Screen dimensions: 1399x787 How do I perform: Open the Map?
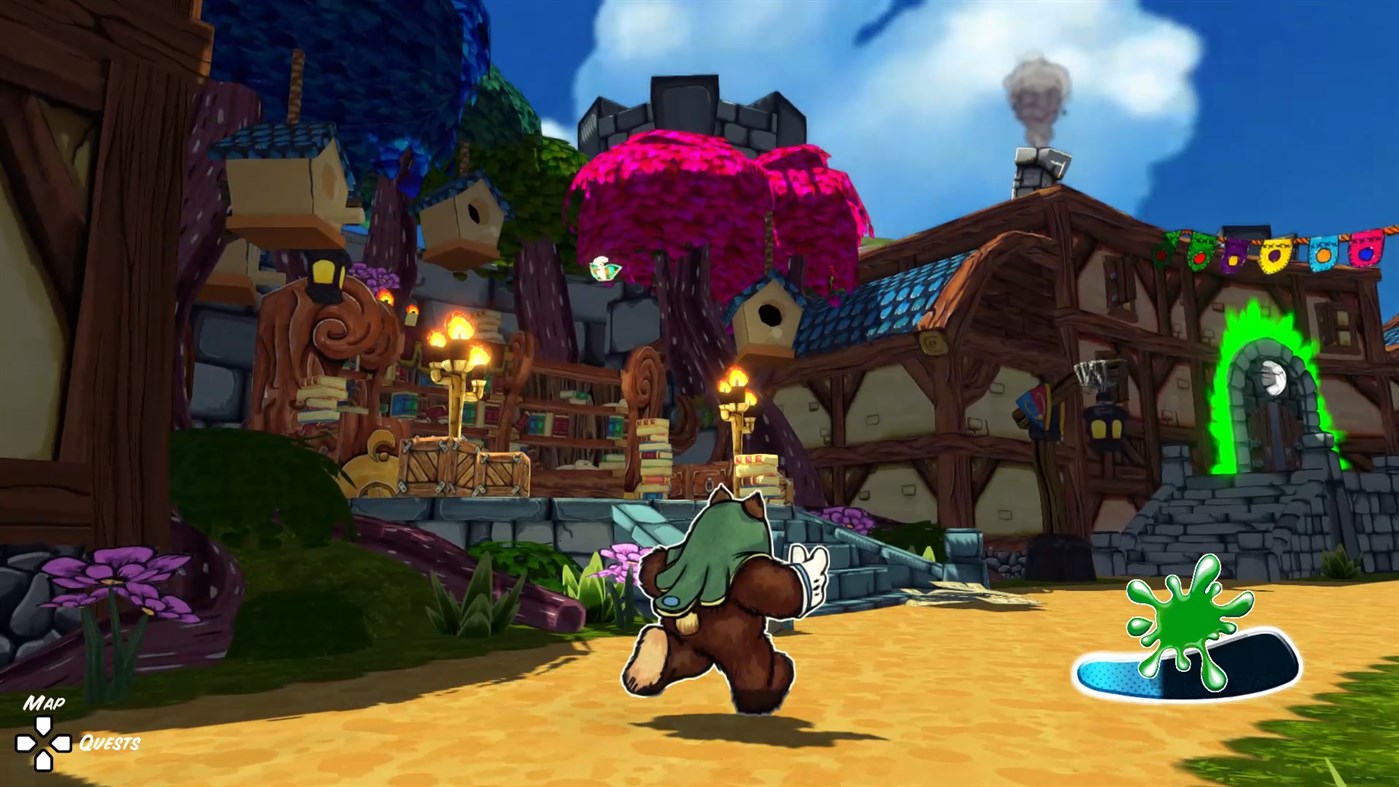click(x=44, y=701)
